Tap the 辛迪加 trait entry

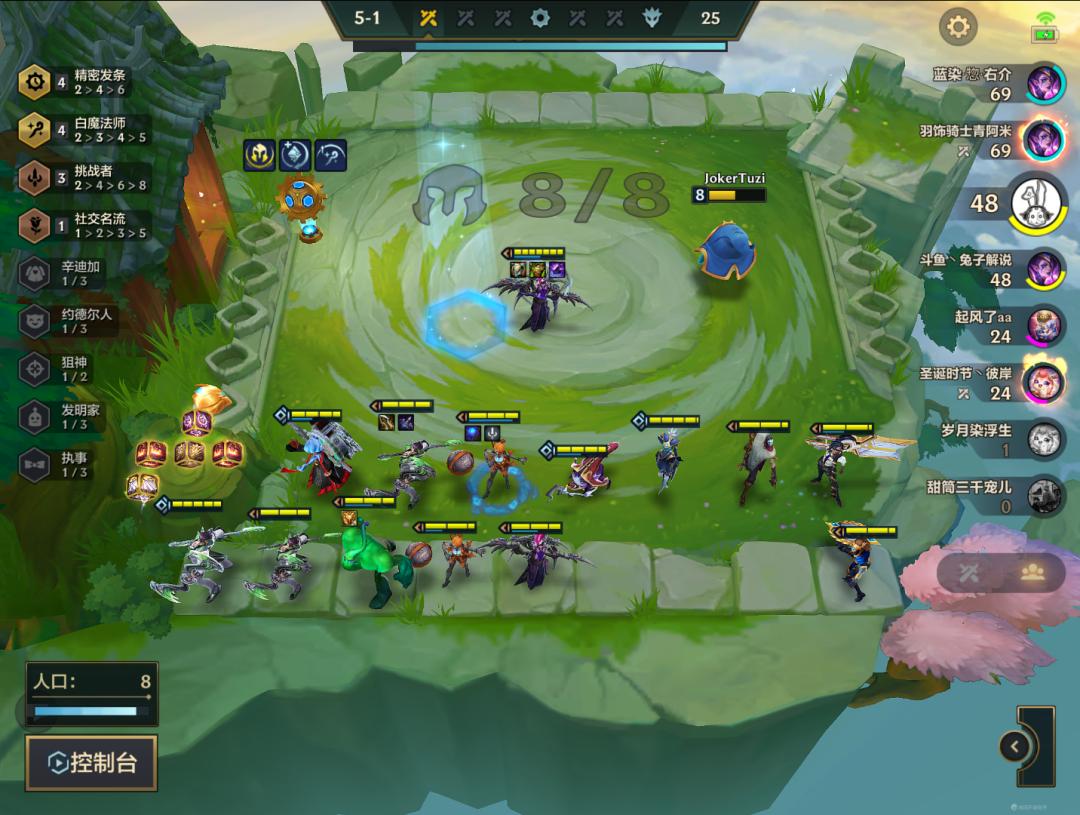(70, 273)
